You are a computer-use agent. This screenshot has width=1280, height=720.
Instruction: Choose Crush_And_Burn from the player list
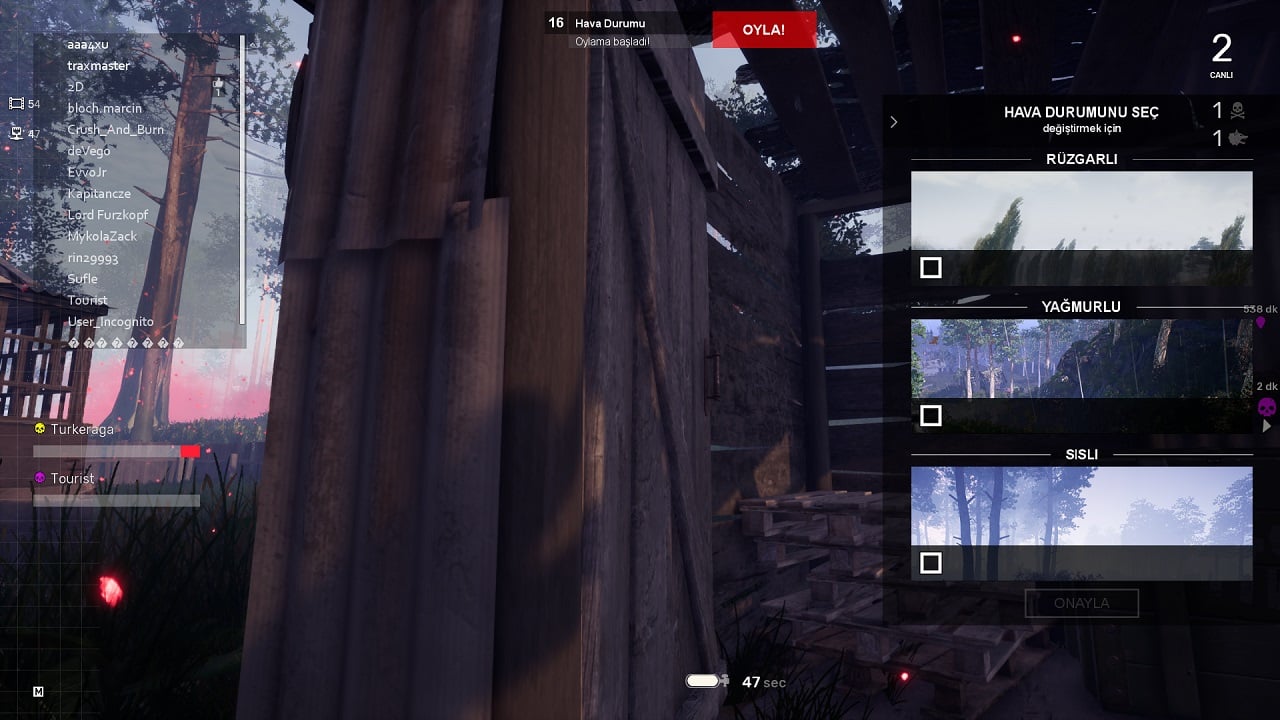point(115,130)
